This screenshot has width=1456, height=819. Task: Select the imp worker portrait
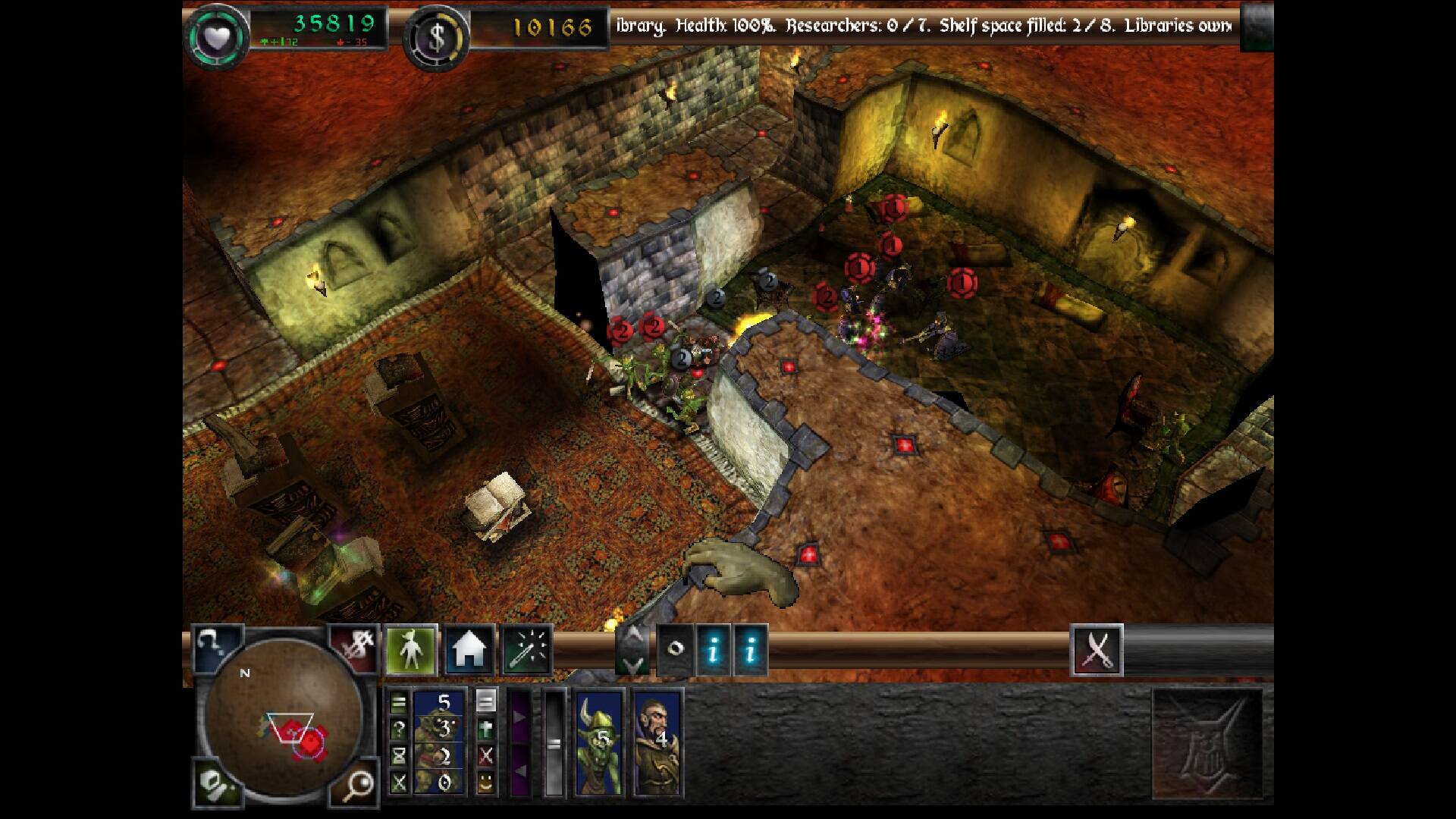440,741
